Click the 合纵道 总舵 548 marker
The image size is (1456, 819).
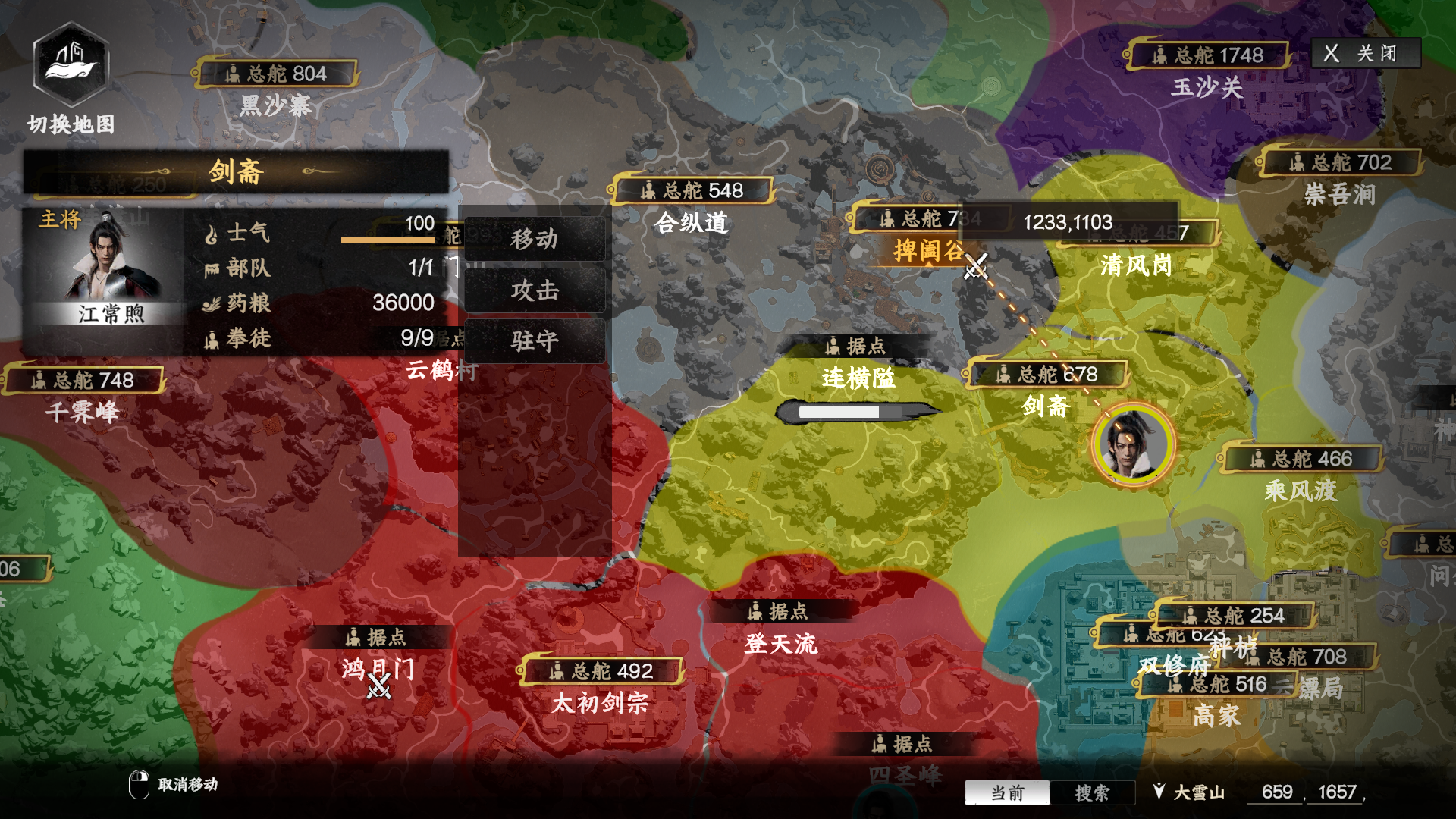pos(692,190)
